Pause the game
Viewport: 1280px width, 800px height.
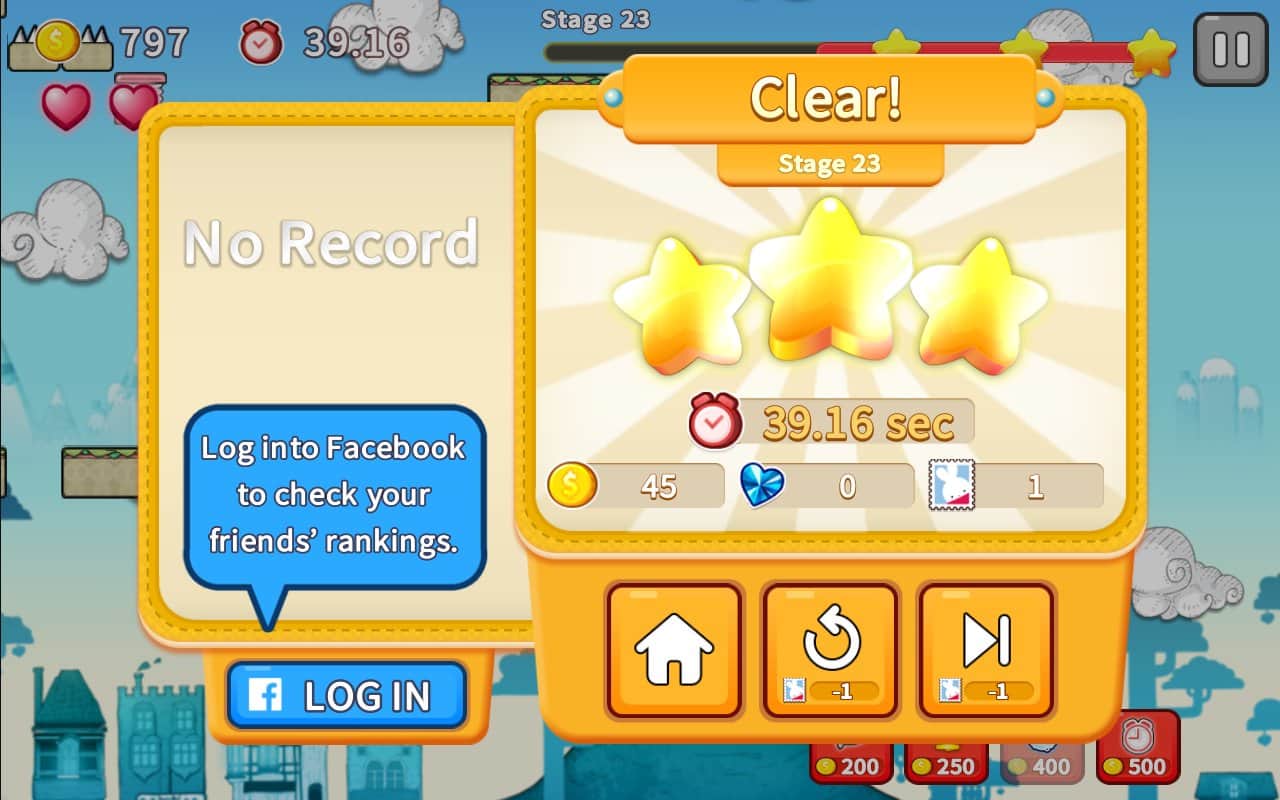coord(1230,49)
